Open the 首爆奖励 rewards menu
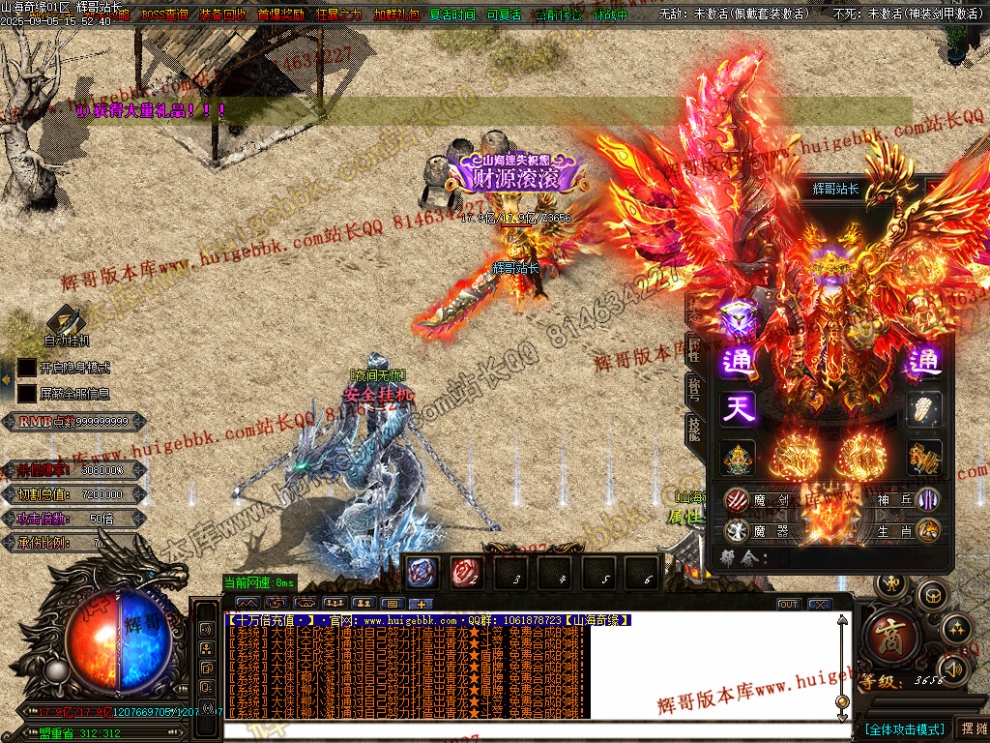Screen dimensions: 990x743 point(280,15)
